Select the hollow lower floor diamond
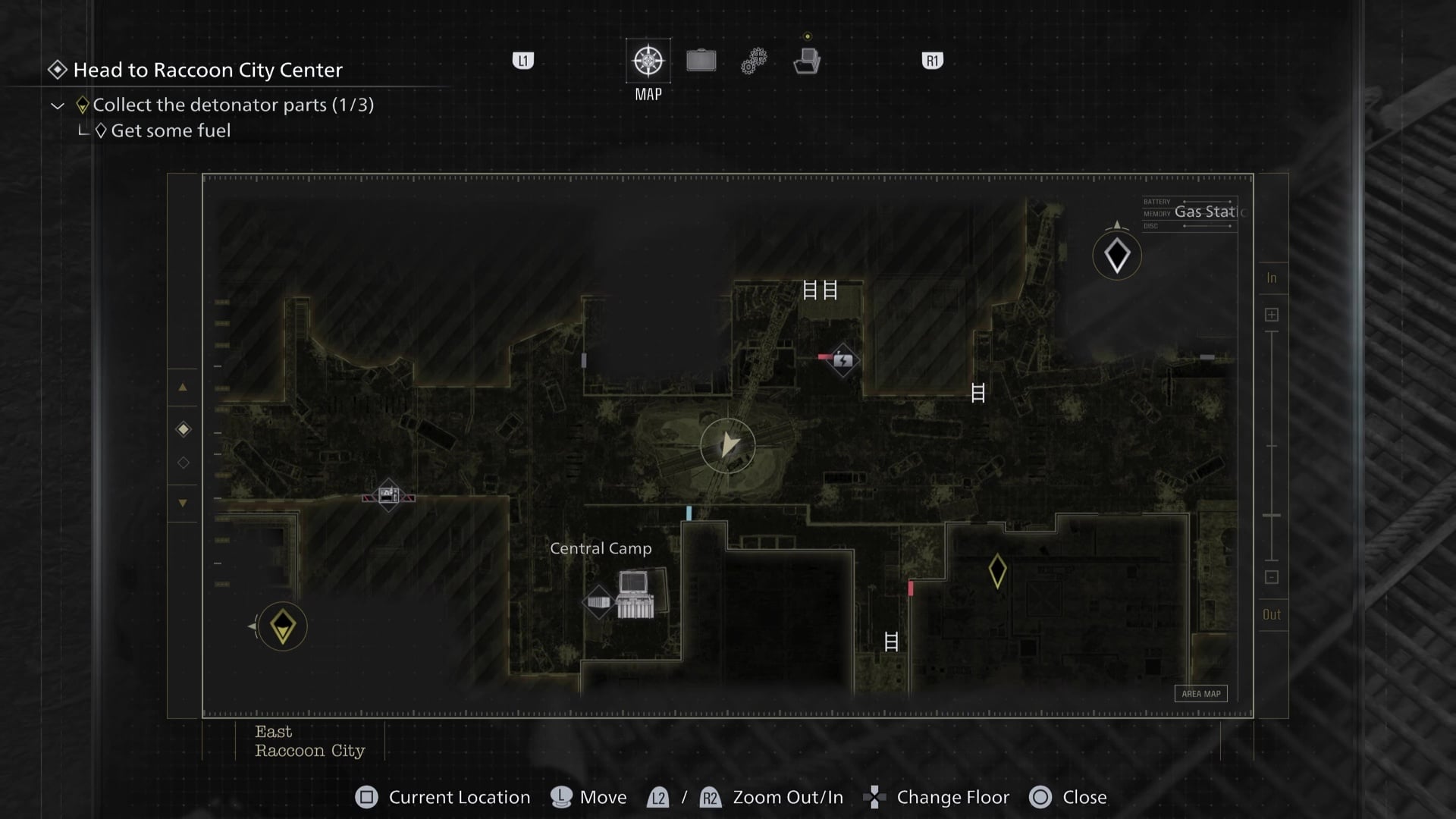The width and height of the screenshot is (1456, 819). [x=184, y=463]
